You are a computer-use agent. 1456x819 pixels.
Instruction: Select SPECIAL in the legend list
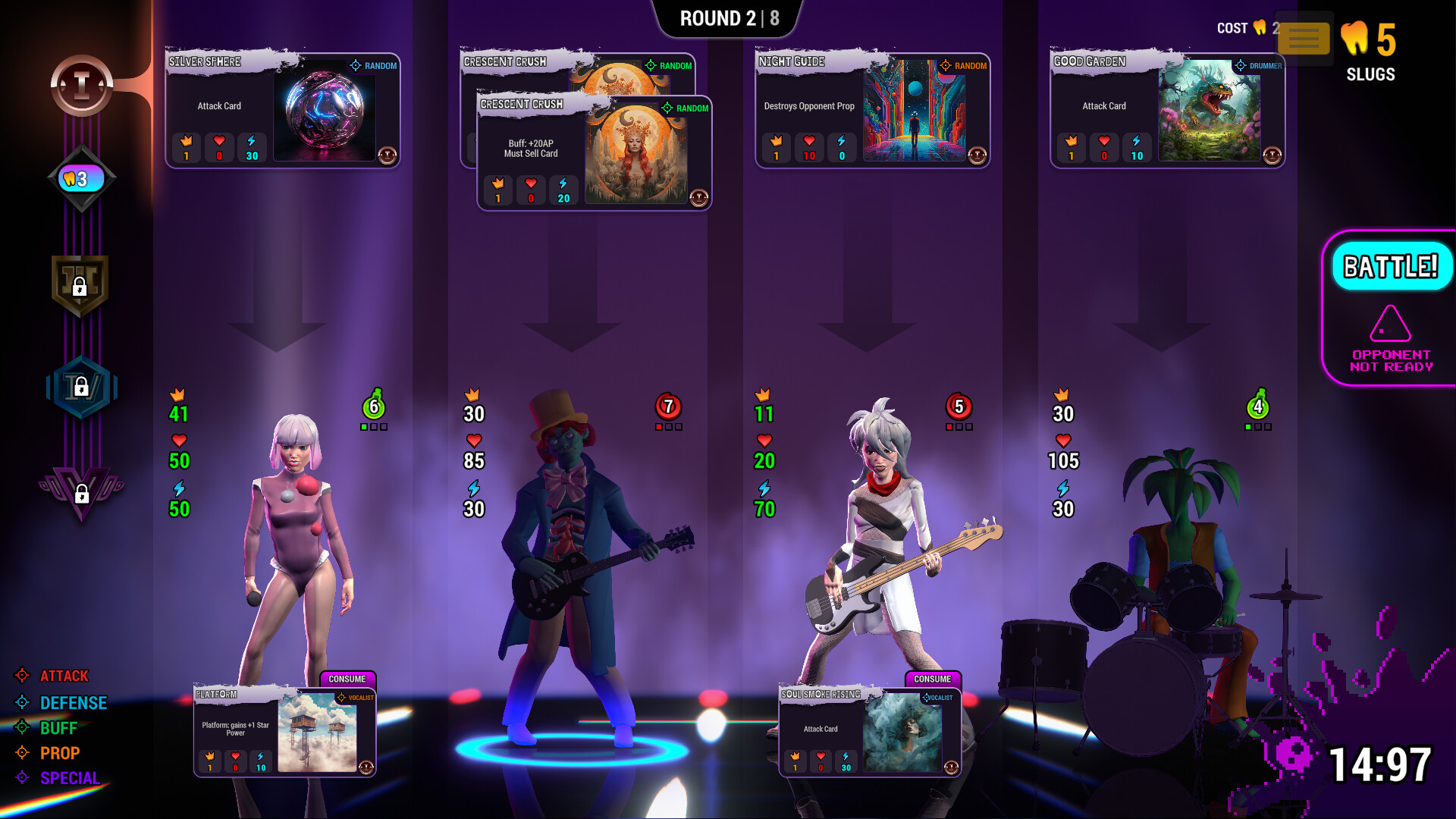(70, 778)
